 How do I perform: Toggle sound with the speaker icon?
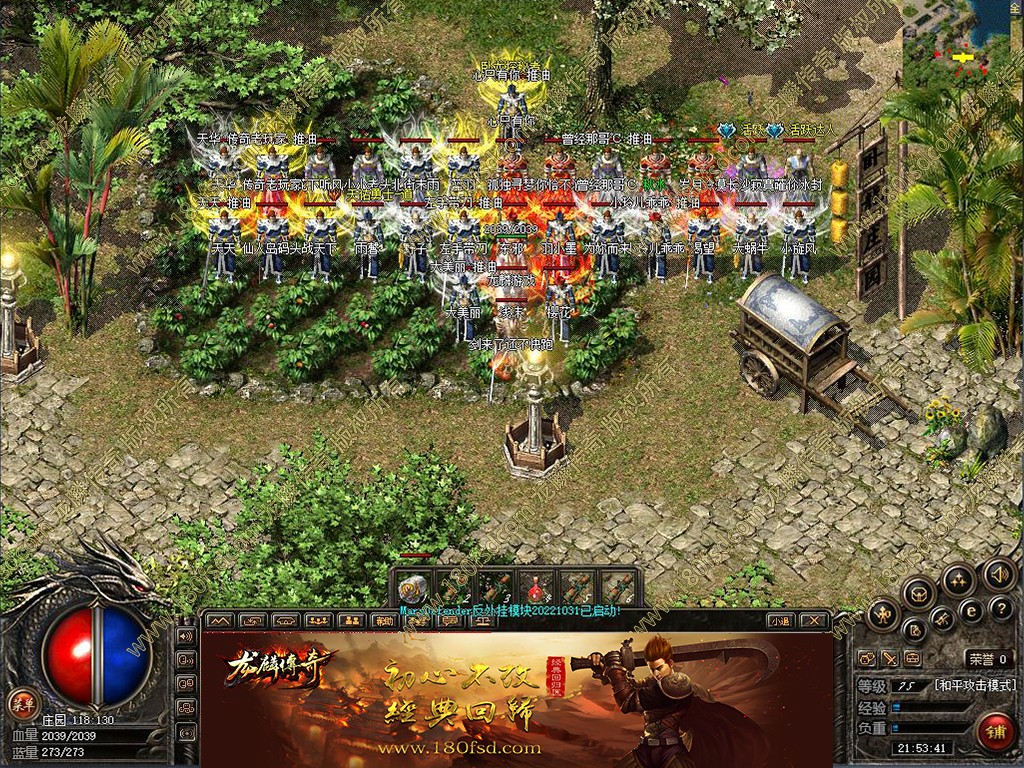(997, 574)
